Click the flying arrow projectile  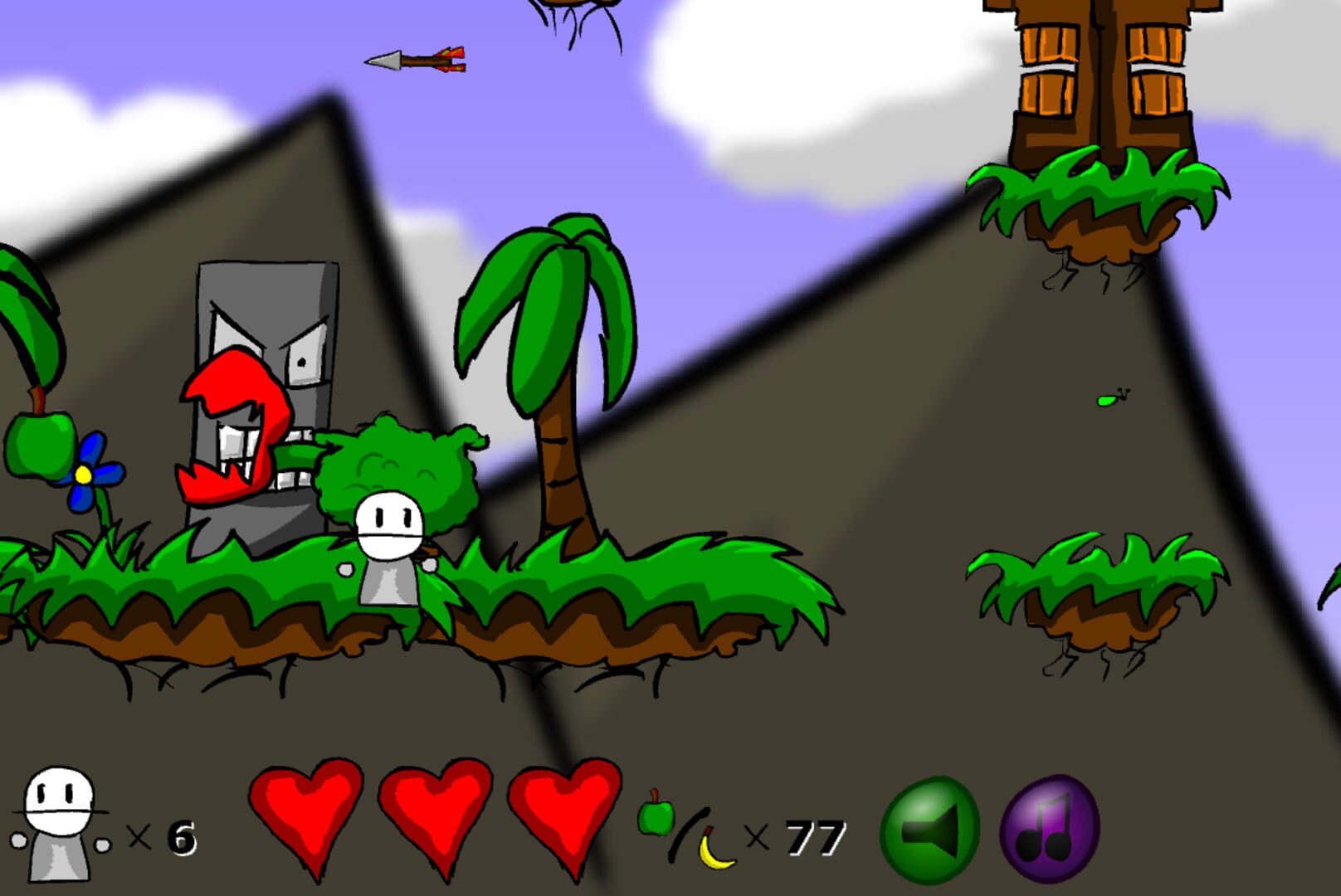(x=415, y=60)
